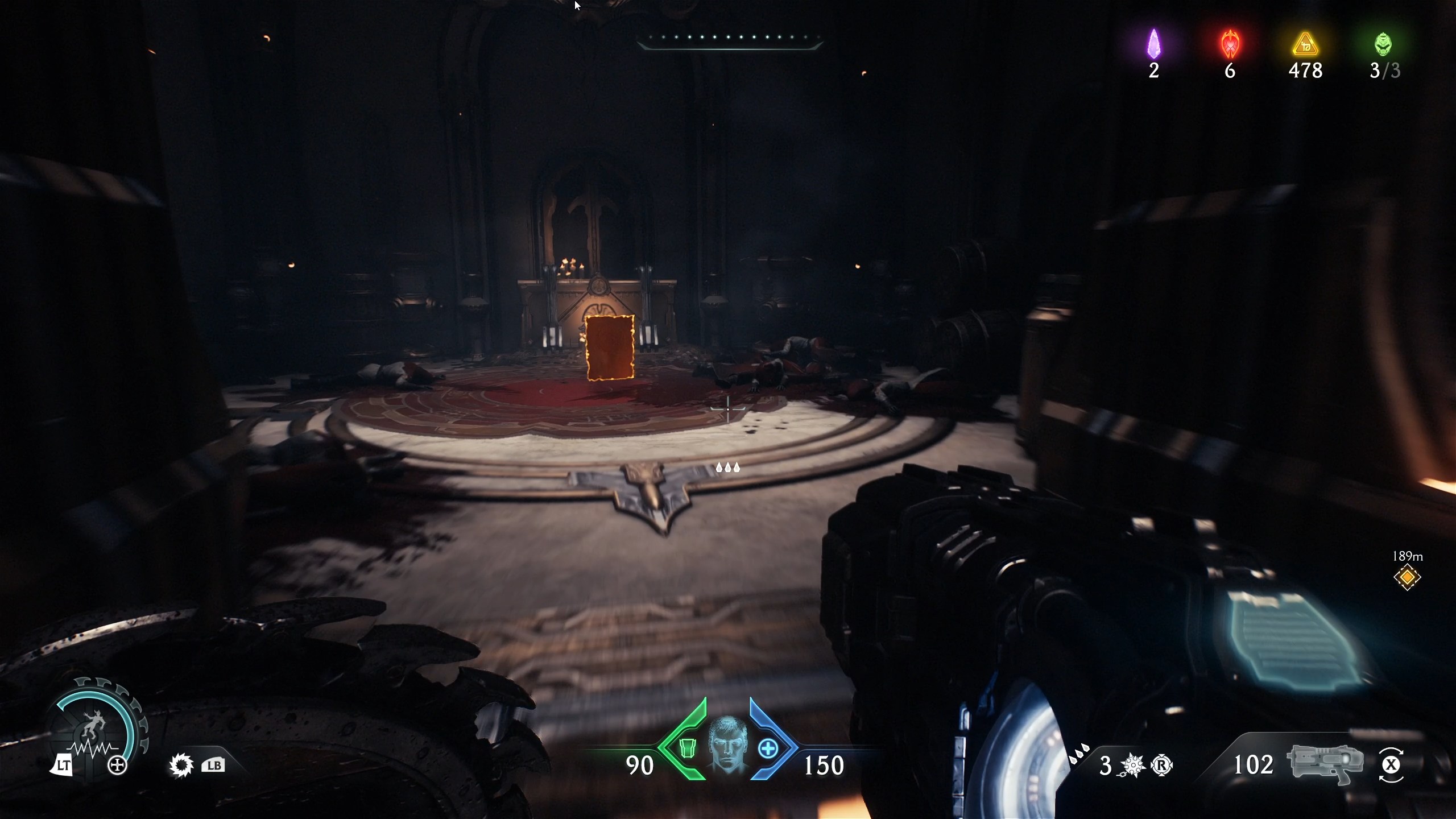Click the health value 90 label

(x=640, y=765)
